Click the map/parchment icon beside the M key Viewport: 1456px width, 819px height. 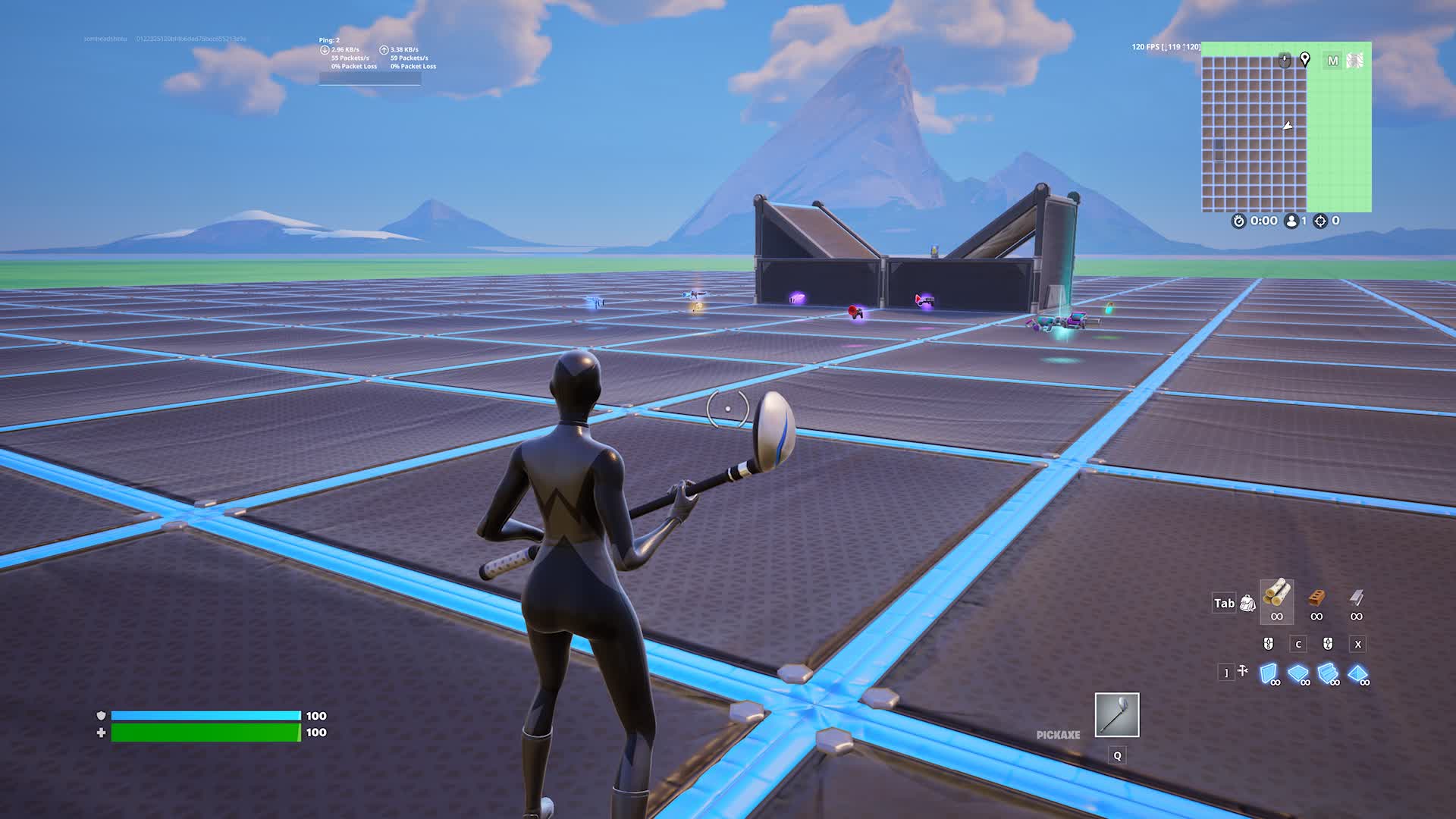1356,61
